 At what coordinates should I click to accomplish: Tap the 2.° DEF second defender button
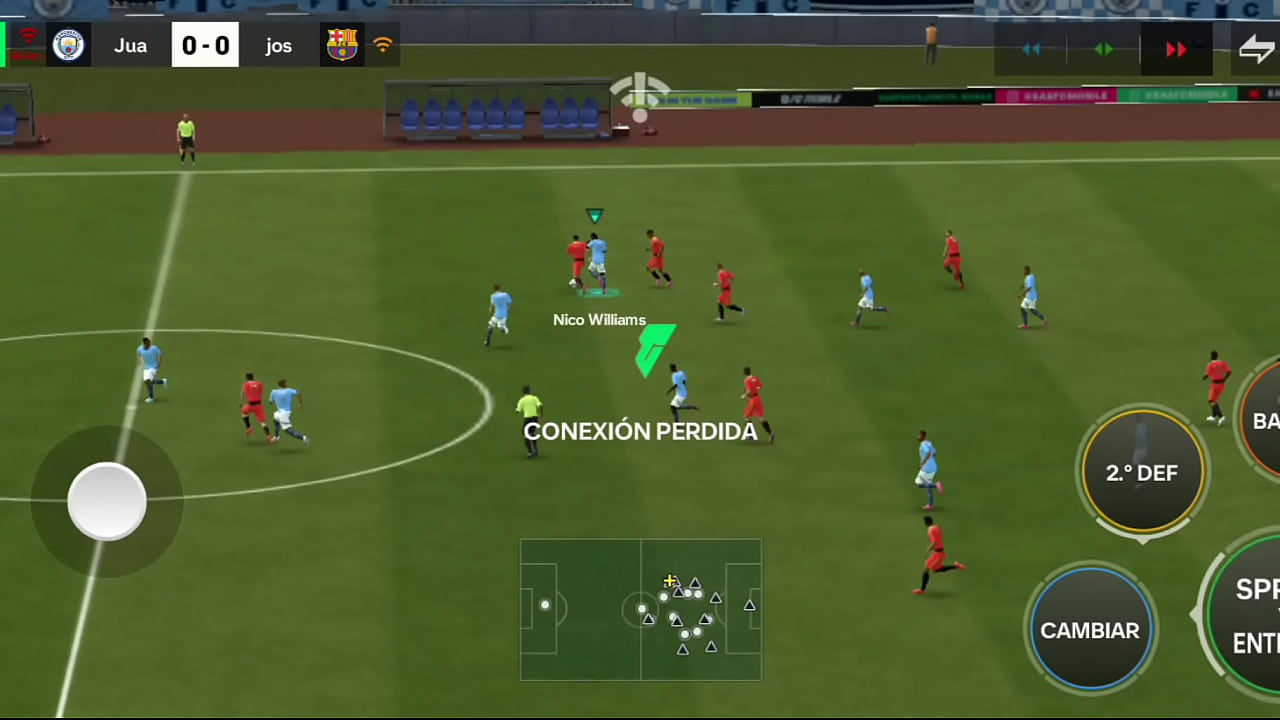tap(1142, 472)
